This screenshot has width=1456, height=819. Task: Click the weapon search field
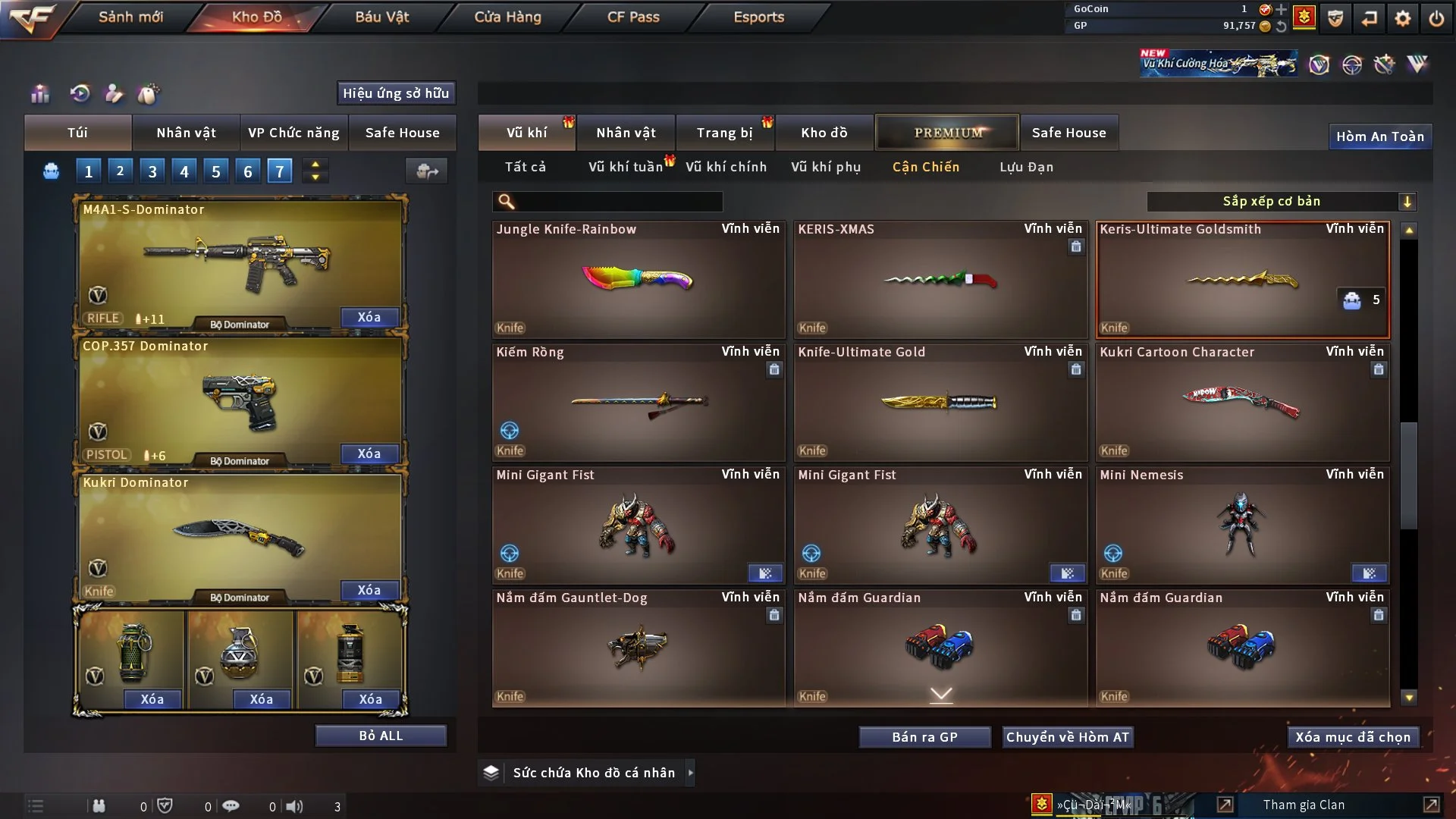pos(618,202)
